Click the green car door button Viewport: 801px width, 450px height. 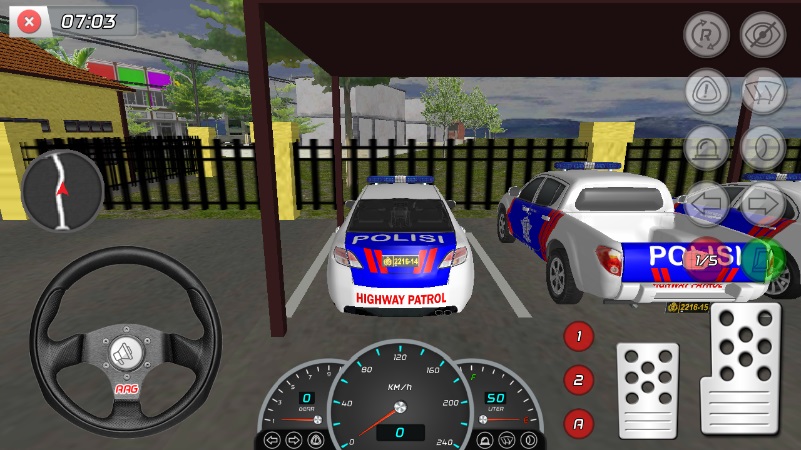pyautogui.click(x=762, y=260)
